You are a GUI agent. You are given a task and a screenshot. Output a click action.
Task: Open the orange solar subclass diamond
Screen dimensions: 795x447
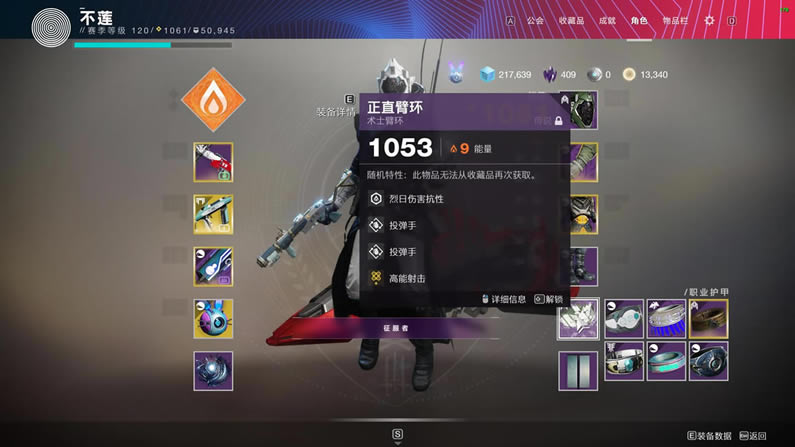(213, 99)
